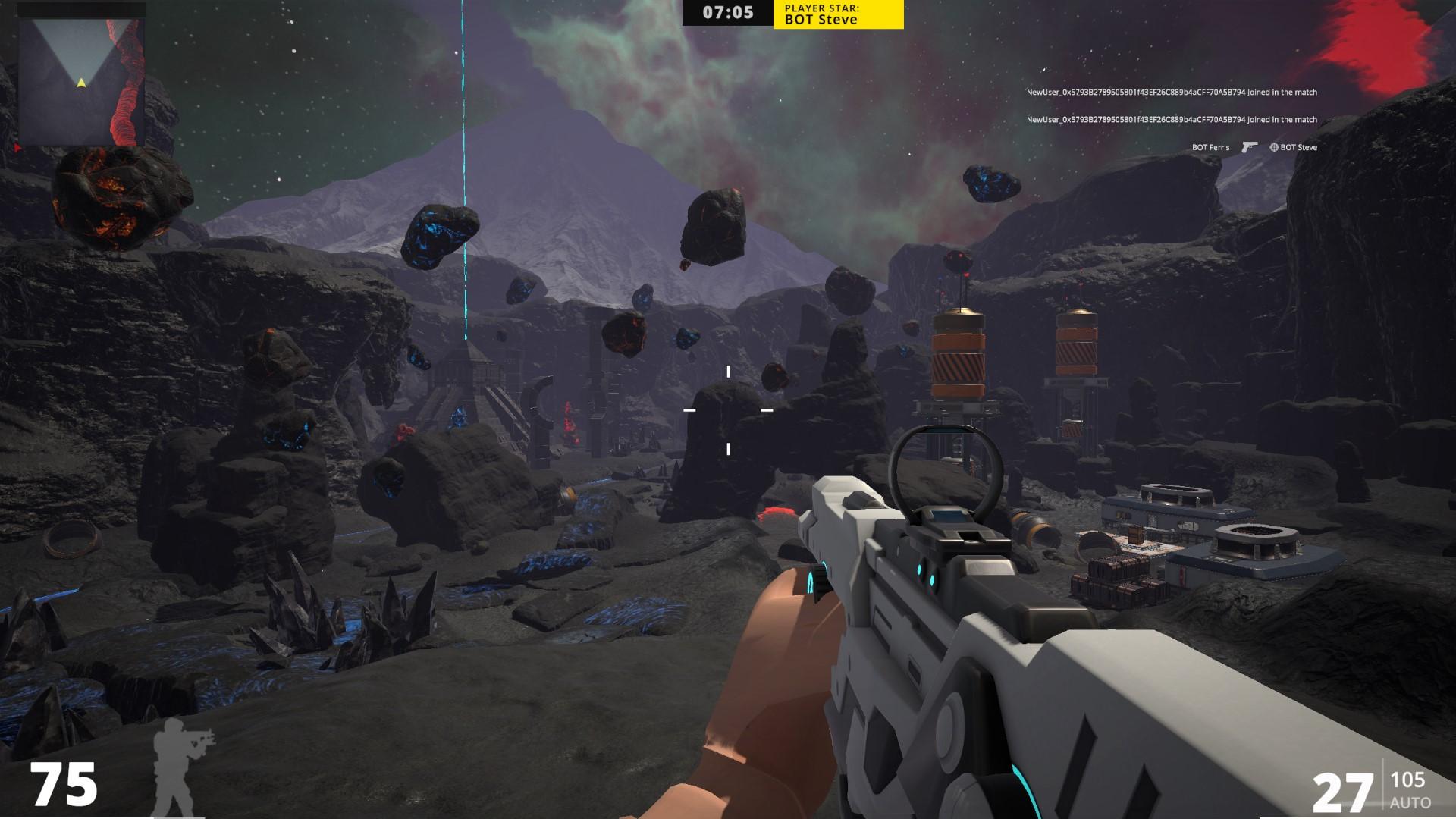Screen dimensions: 1456x819
Task: Select the Player Star BOT Steve banner
Action: pyautogui.click(x=838, y=14)
